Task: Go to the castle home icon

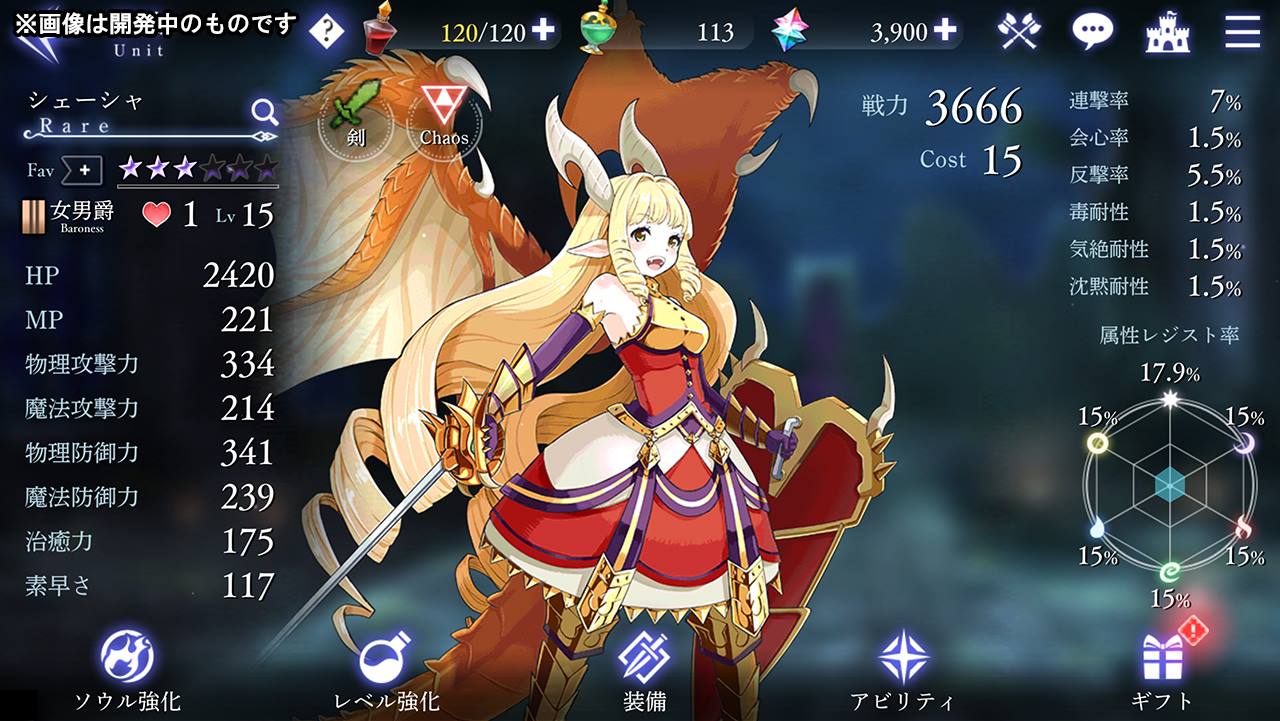Action: coord(1167,32)
